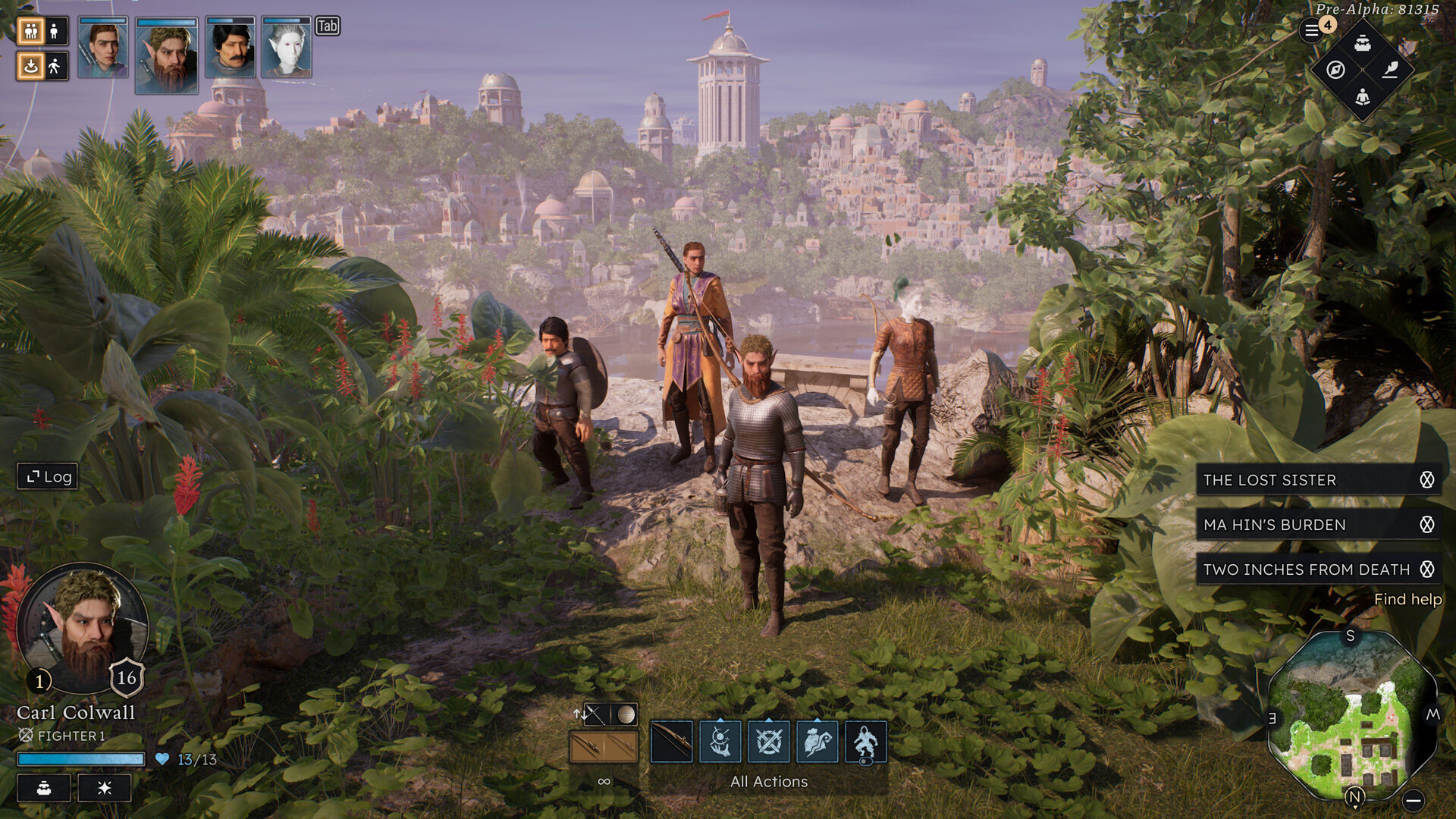Select the camp rest icon
This screenshot has height=819, width=1456.
[x=1363, y=99]
